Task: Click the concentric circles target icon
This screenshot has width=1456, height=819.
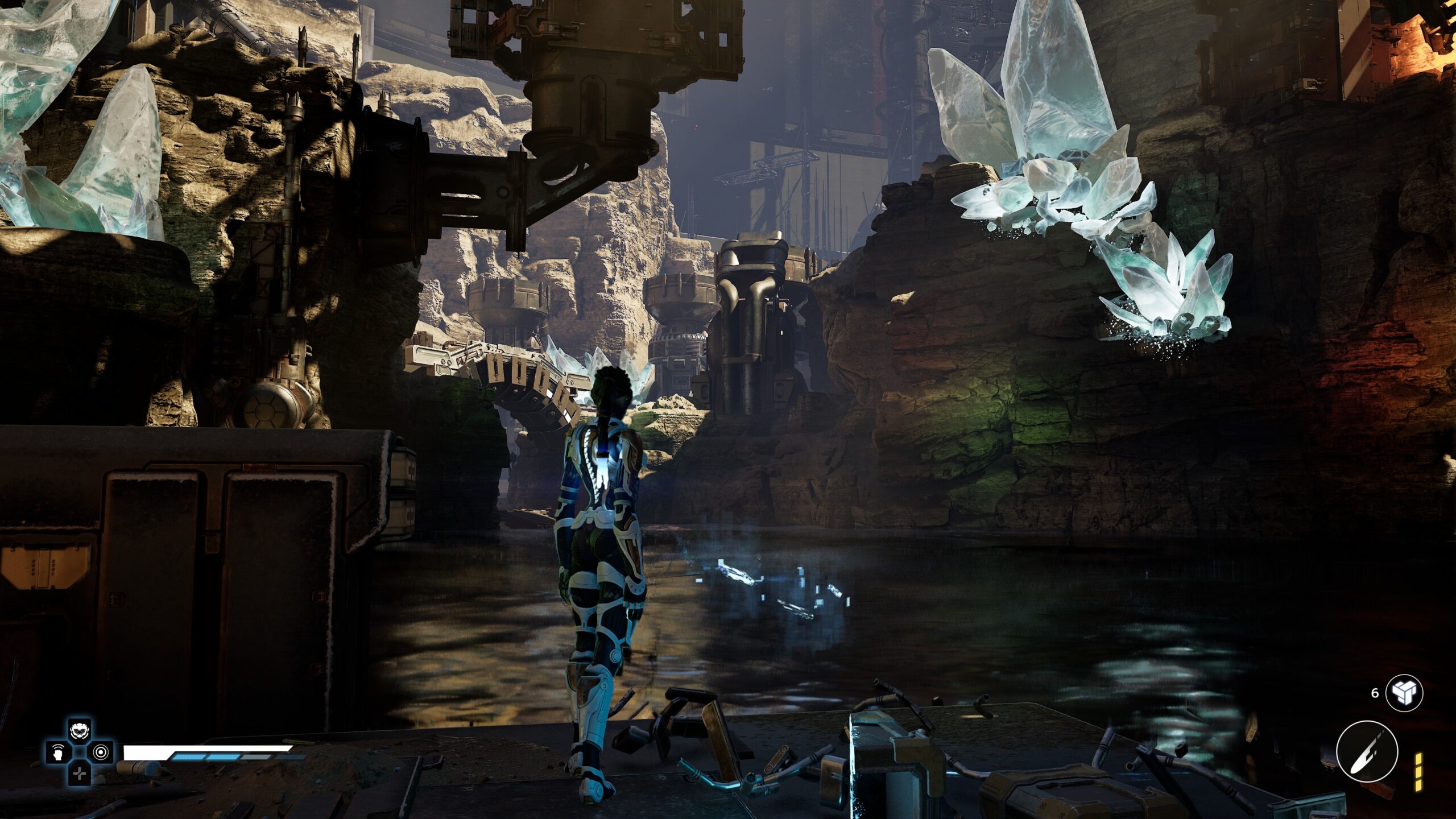Action: coord(101,752)
